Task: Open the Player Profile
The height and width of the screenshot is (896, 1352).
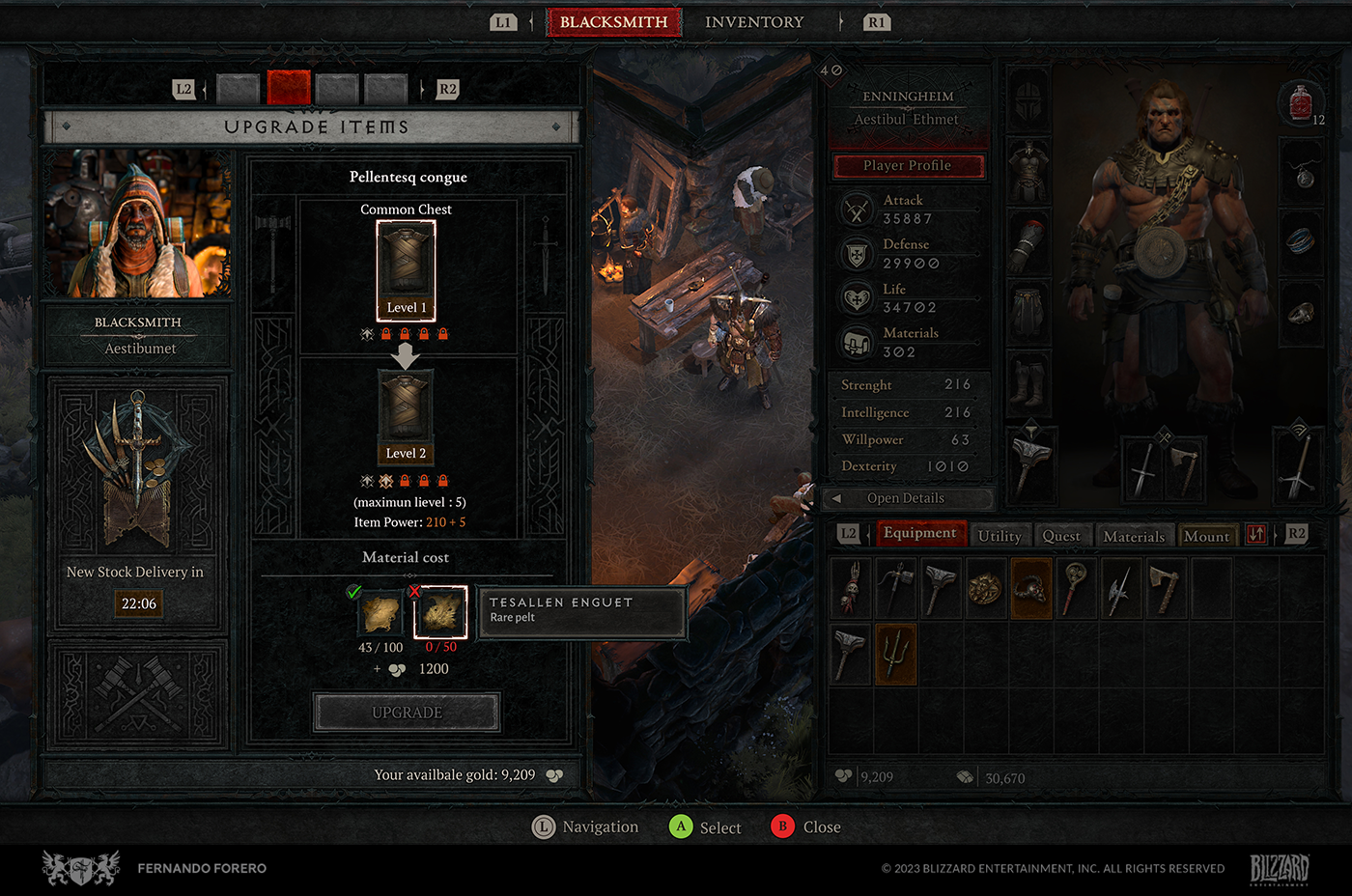Action: tap(908, 166)
